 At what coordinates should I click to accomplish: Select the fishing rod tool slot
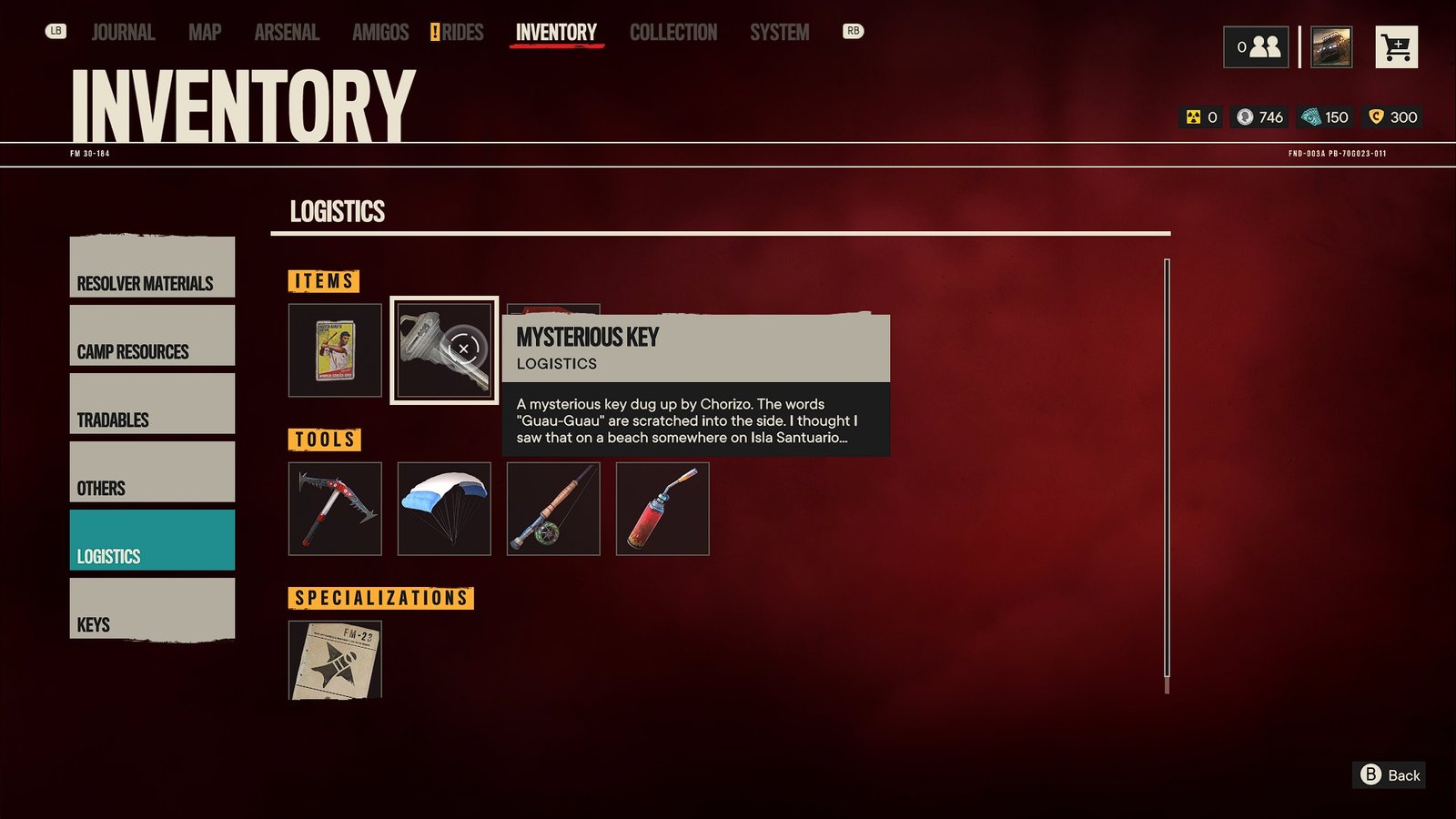click(553, 509)
